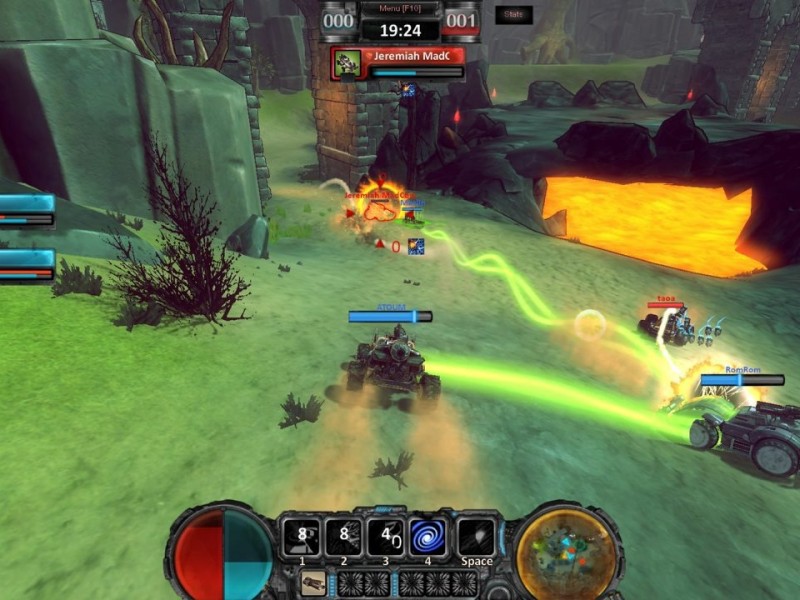Viewport: 800px width, 600px height.
Task: Activate the blue spiral vortex ability
Action: [x=428, y=537]
